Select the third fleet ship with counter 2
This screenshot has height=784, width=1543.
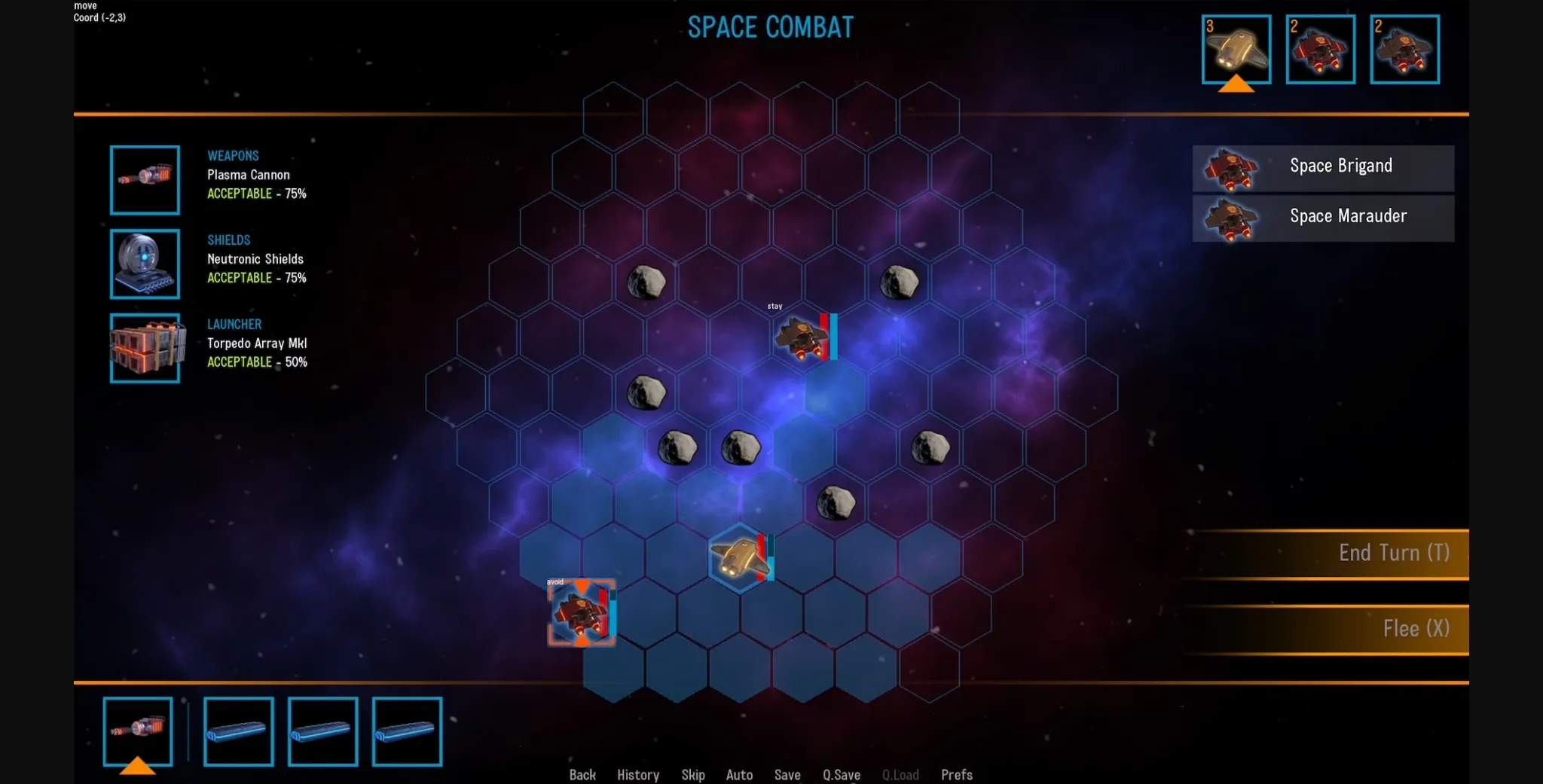coord(1404,48)
